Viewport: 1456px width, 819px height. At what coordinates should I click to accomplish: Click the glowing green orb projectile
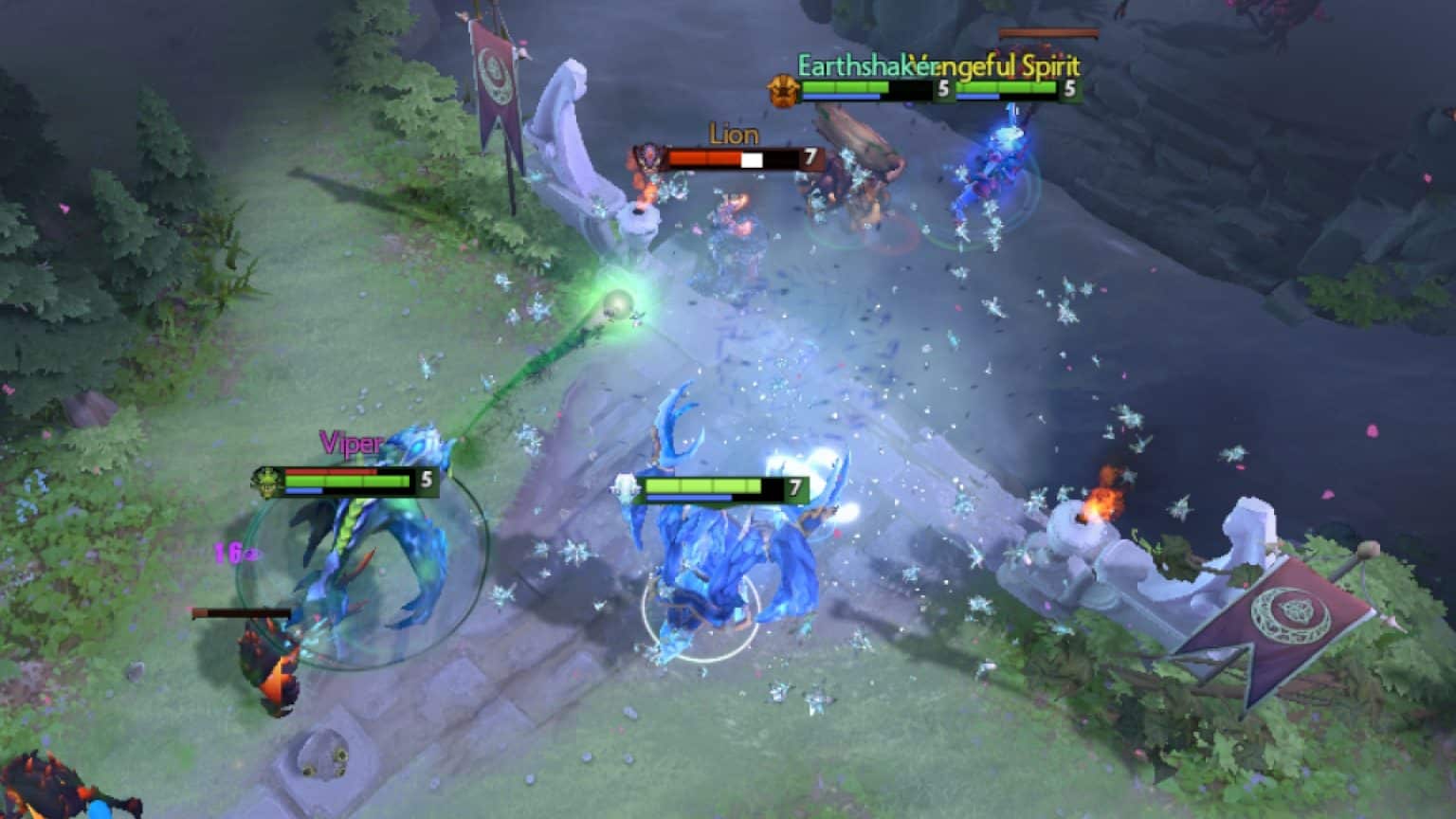tap(618, 305)
